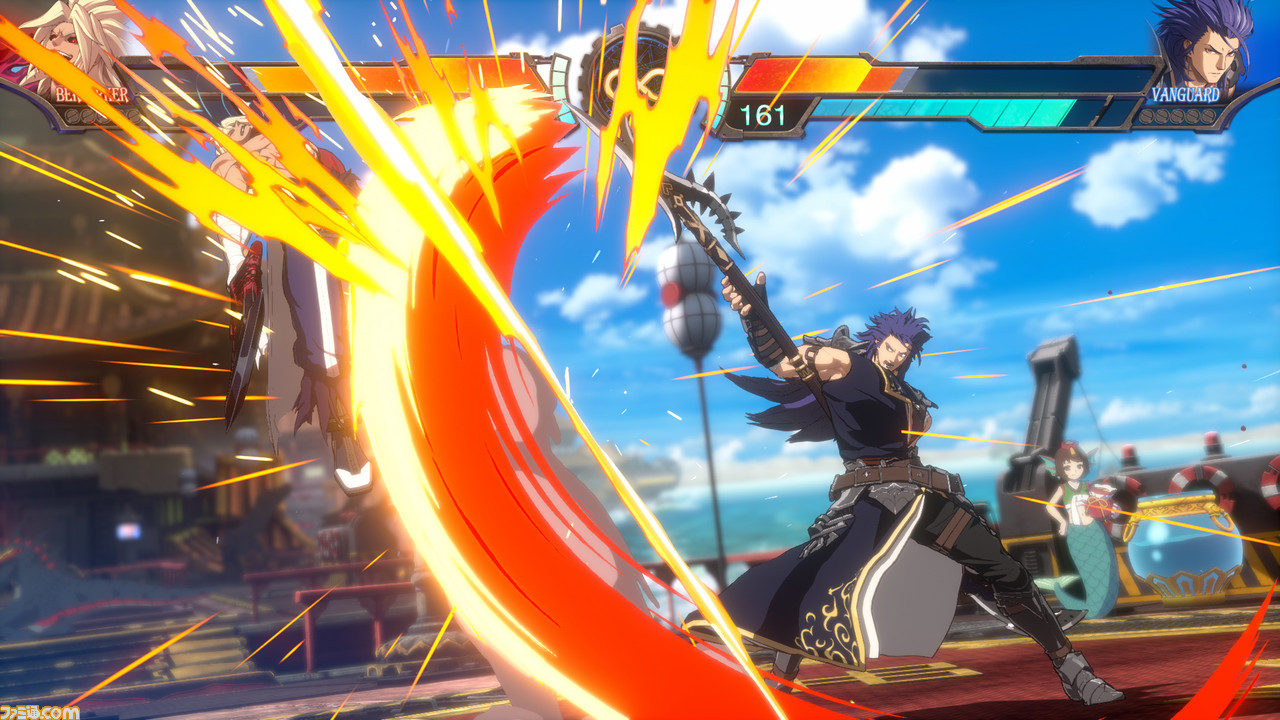Click the VANGUARD class name emblem
1280x720 pixels.
pyautogui.click(x=1186, y=93)
